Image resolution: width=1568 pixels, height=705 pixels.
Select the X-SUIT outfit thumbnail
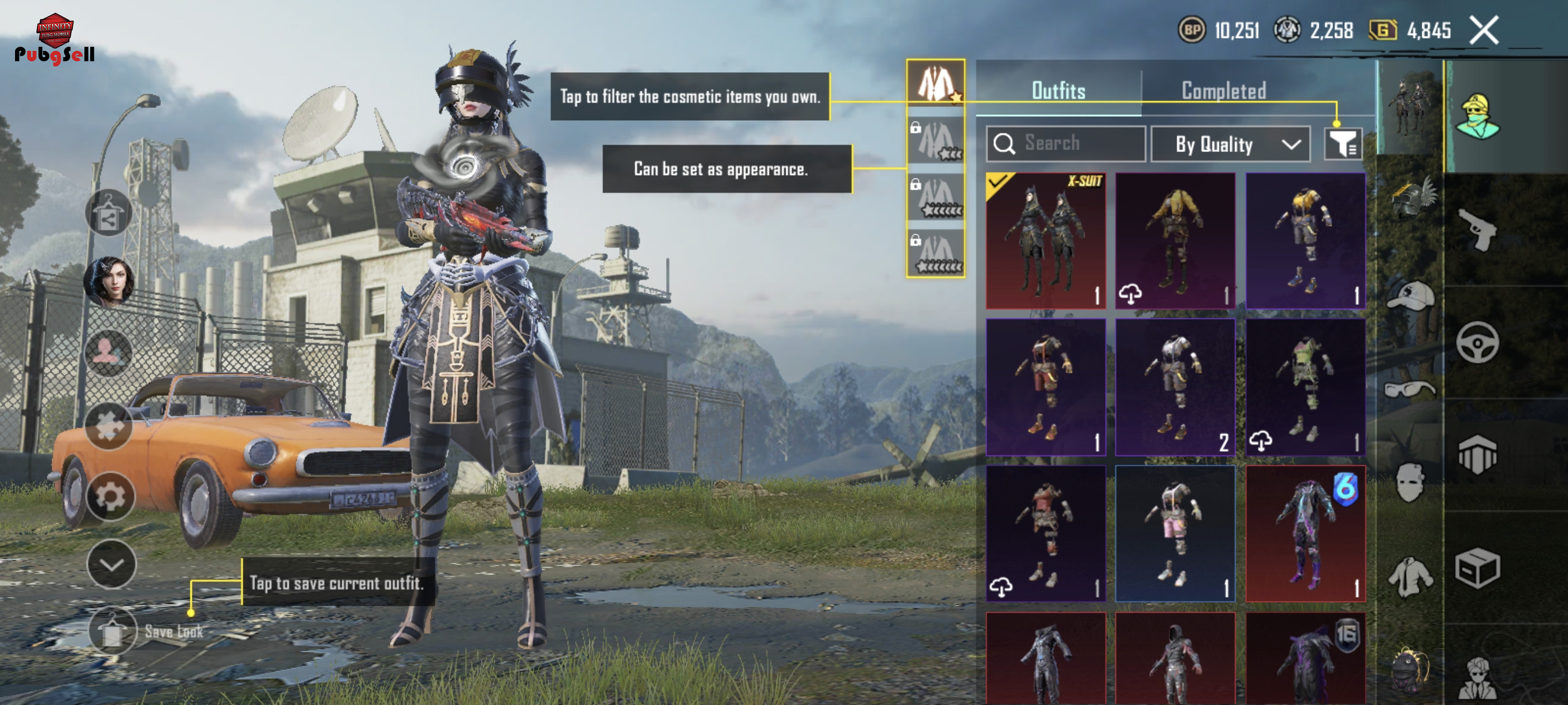pos(1045,240)
